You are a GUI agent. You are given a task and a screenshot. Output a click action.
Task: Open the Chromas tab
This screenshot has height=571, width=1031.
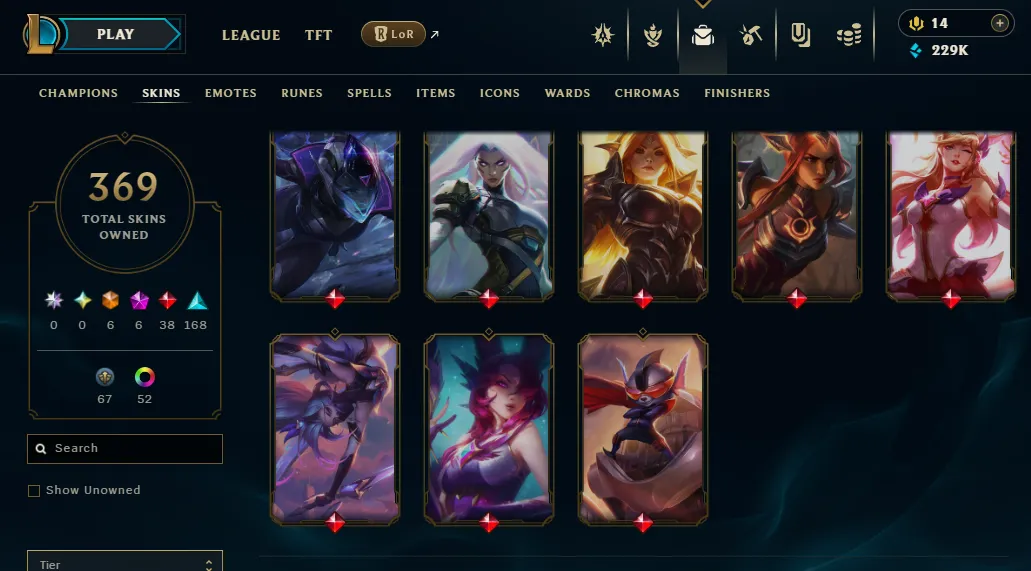click(647, 93)
